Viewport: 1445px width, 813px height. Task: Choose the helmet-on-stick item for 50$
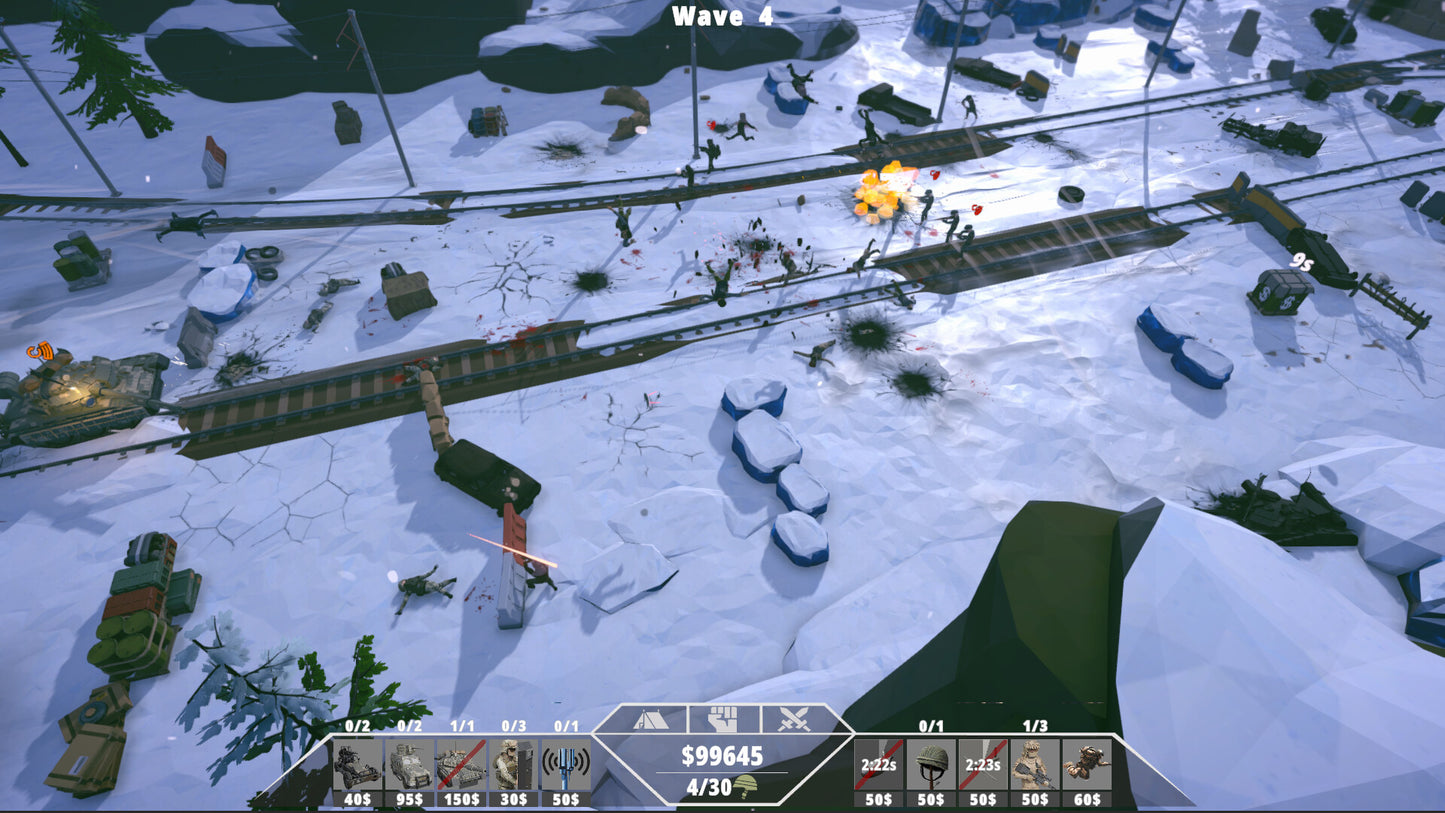pos(932,765)
